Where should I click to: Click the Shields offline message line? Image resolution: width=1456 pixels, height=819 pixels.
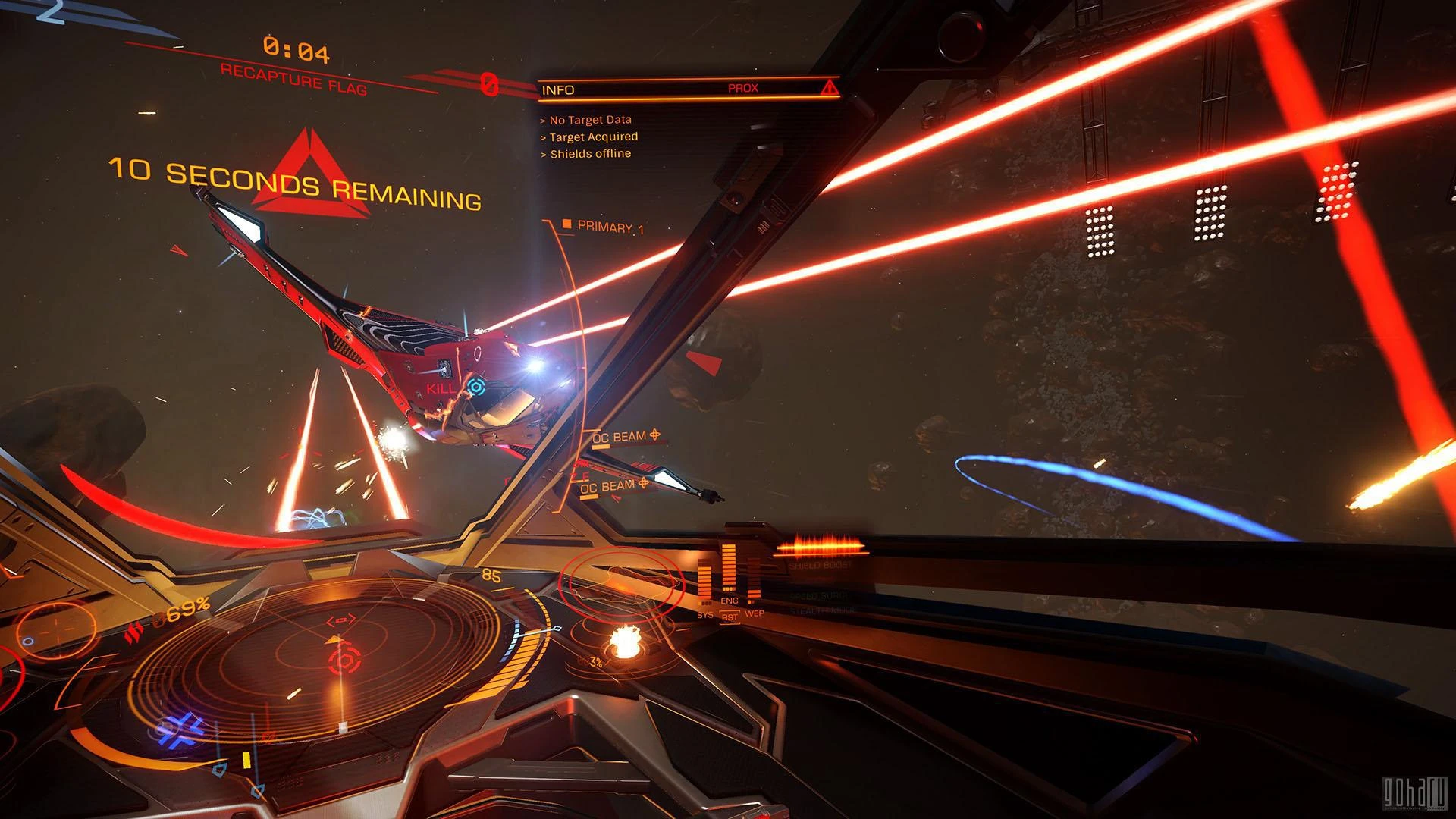pyautogui.click(x=586, y=152)
